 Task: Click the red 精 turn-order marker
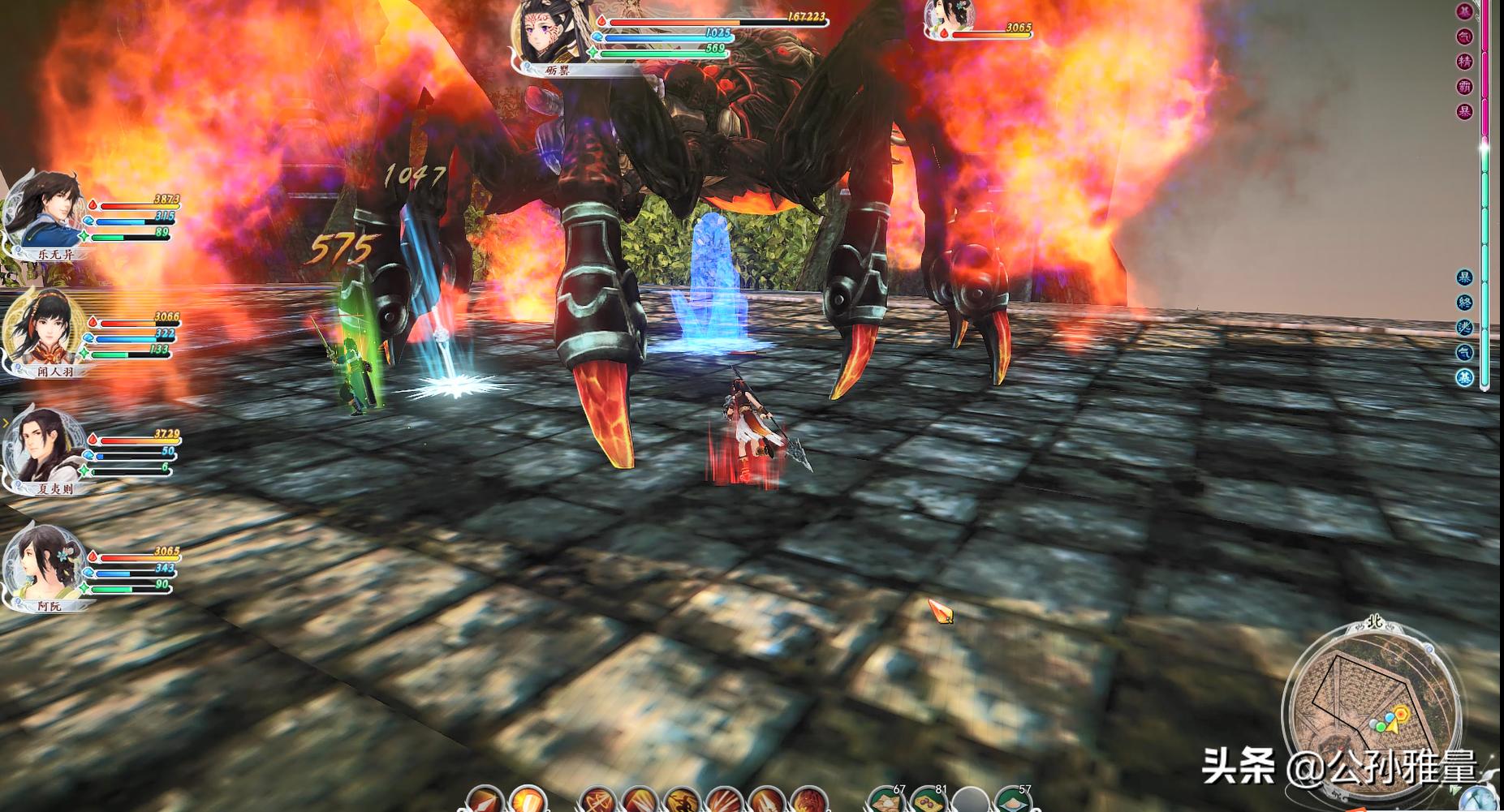pos(1465,62)
